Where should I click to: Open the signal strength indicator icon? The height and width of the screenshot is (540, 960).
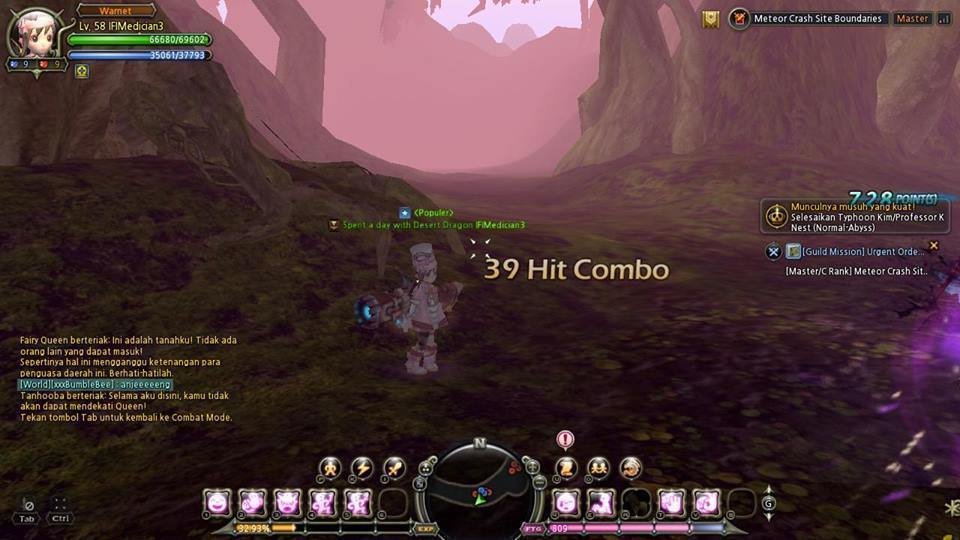pyautogui.click(x=944, y=18)
